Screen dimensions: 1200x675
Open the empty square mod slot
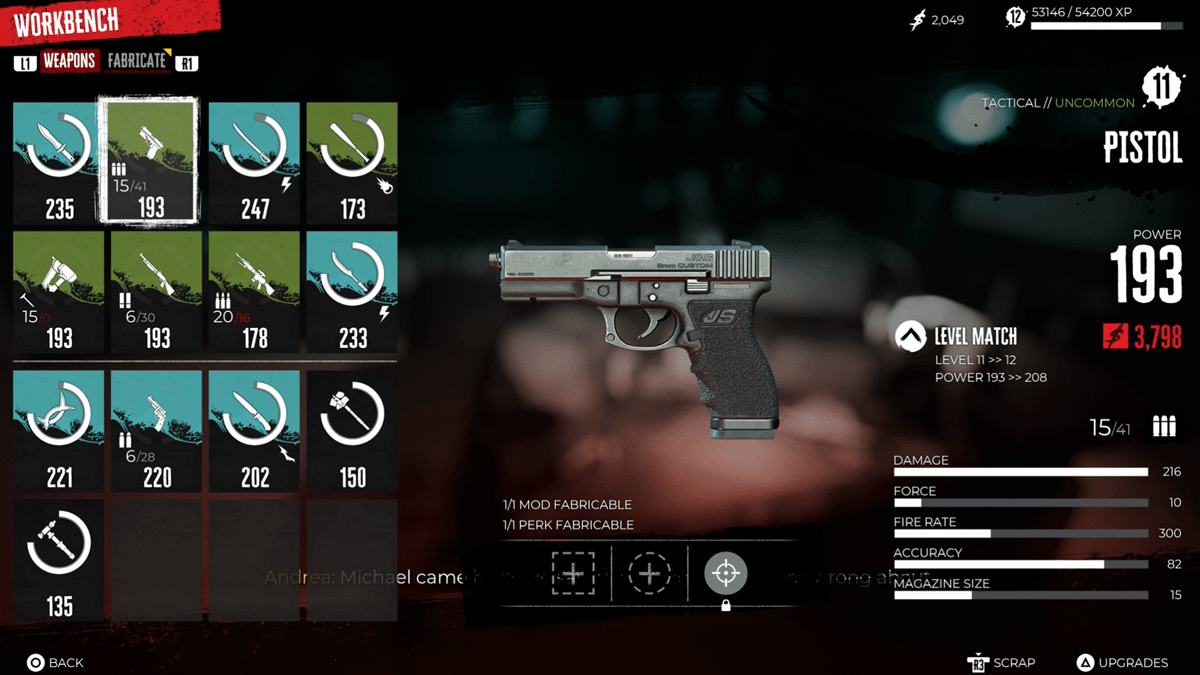(572, 574)
